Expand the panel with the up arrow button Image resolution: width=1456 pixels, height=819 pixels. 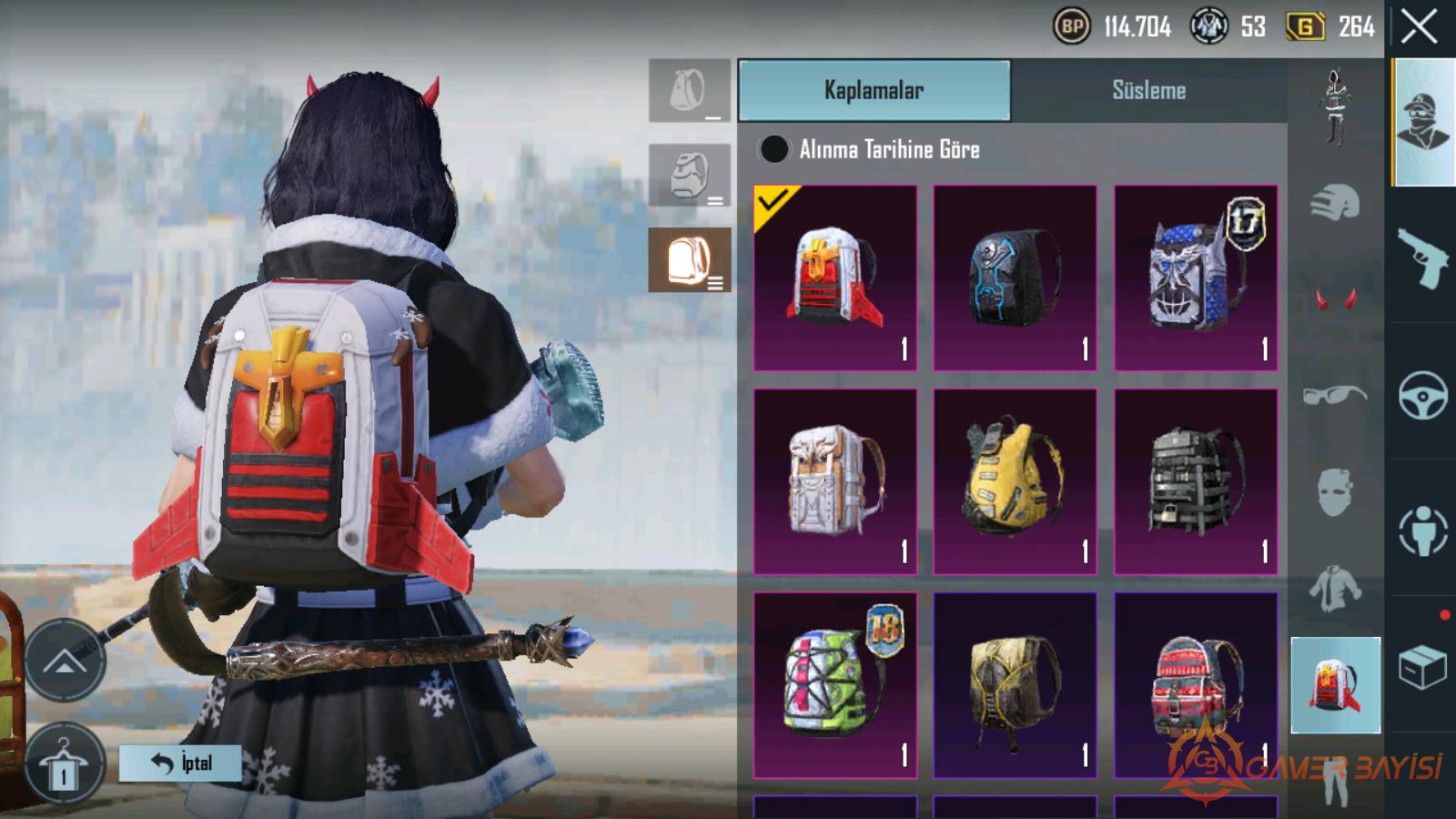pyautogui.click(x=65, y=661)
